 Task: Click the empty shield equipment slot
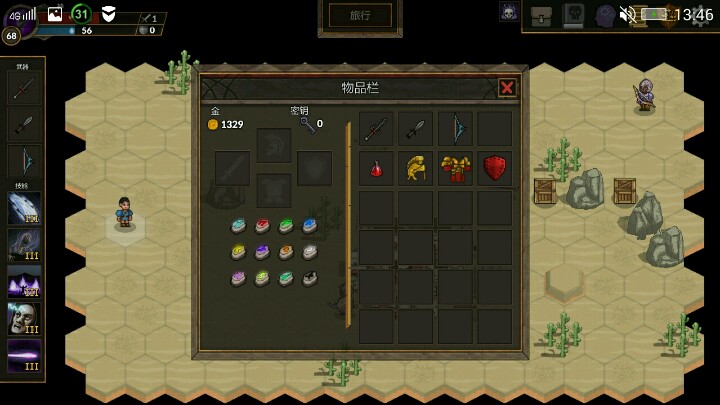click(x=314, y=168)
